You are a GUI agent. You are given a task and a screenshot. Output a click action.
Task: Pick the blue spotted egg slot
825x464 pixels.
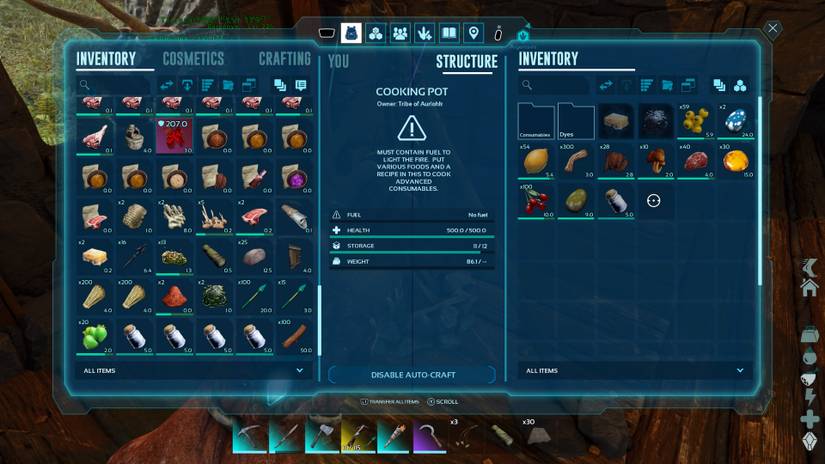[736, 122]
